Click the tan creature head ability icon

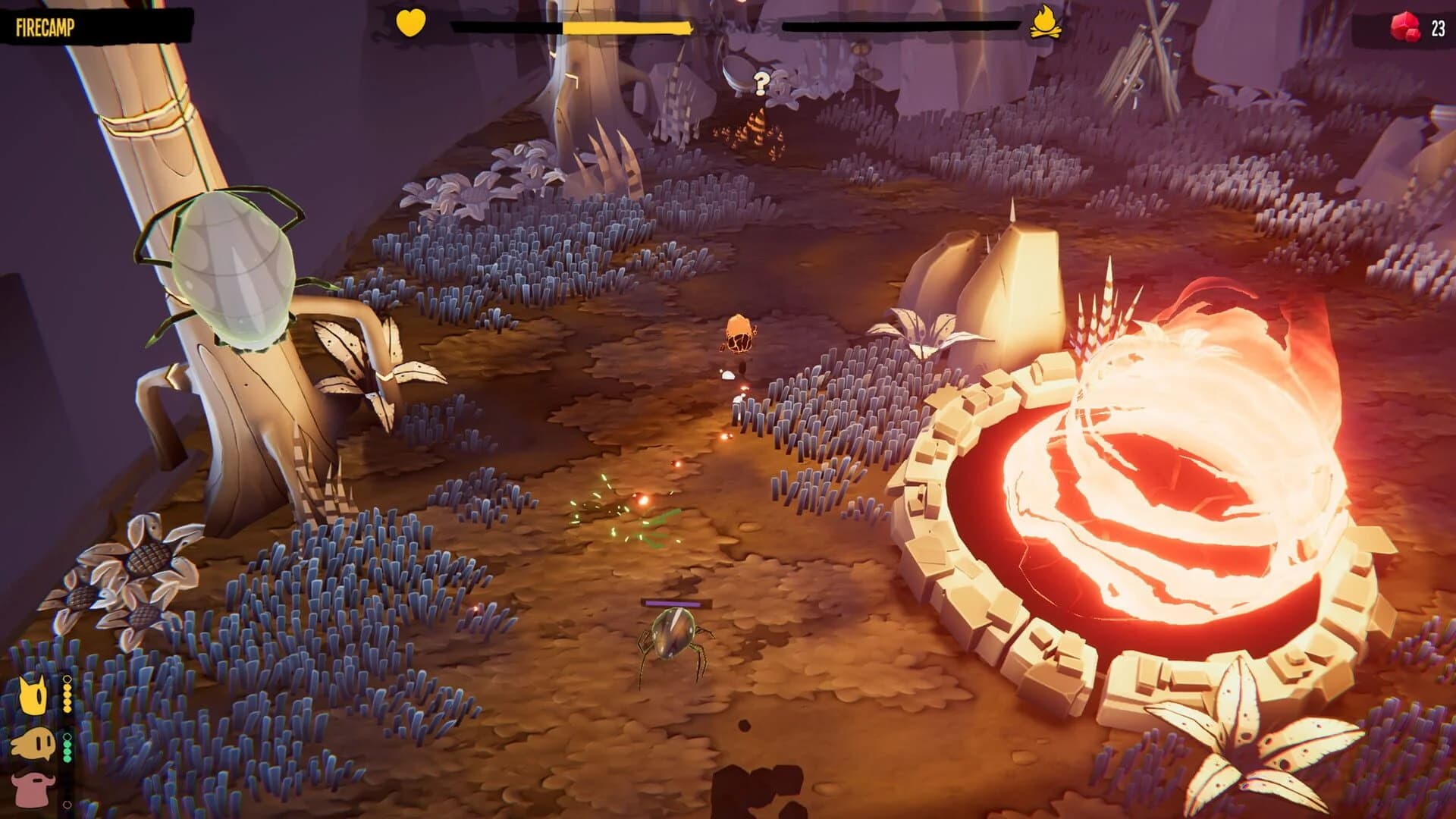pyautogui.click(x=33, y=743)
